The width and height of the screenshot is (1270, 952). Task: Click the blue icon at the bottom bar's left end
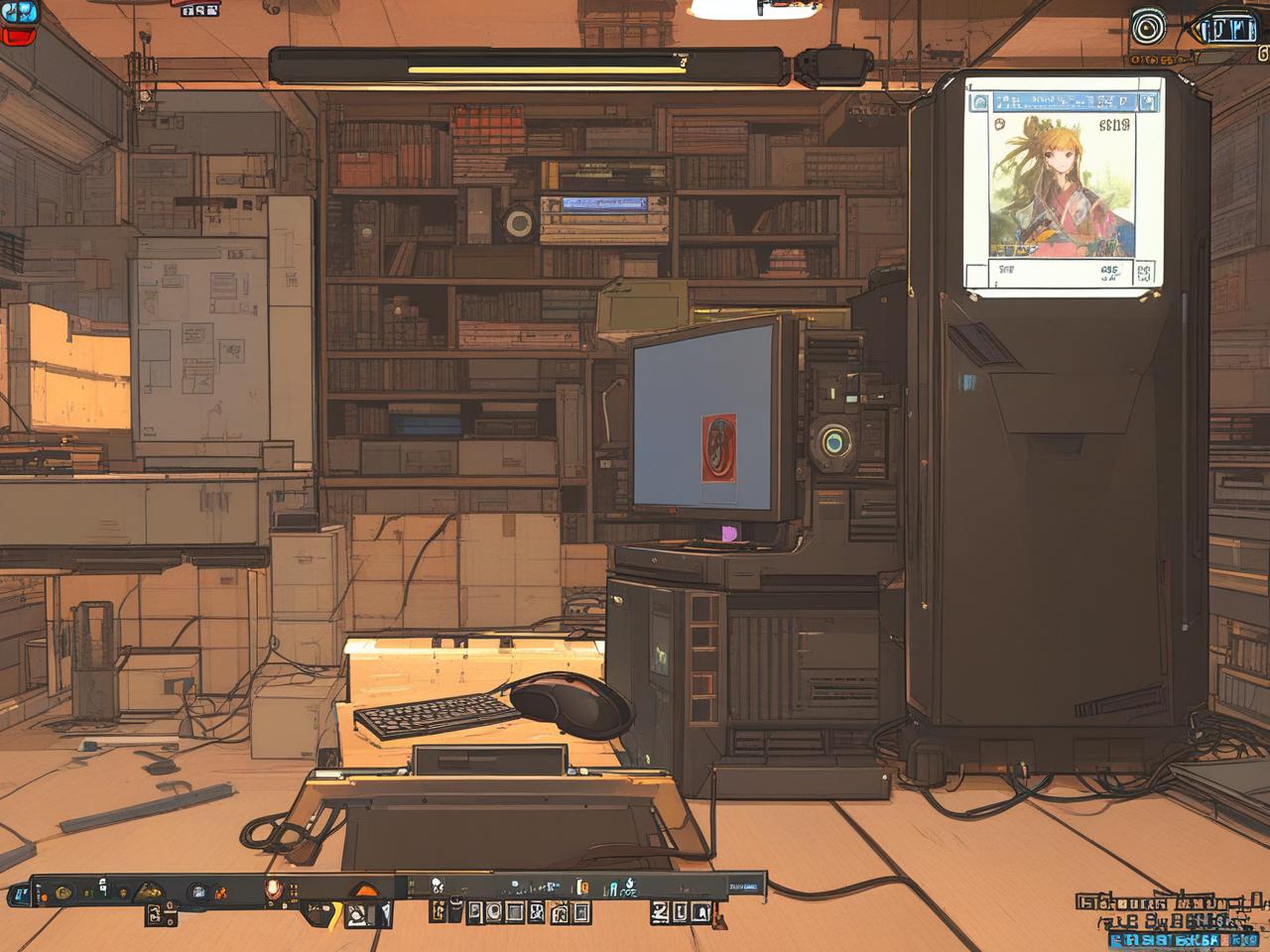[19, 894]
